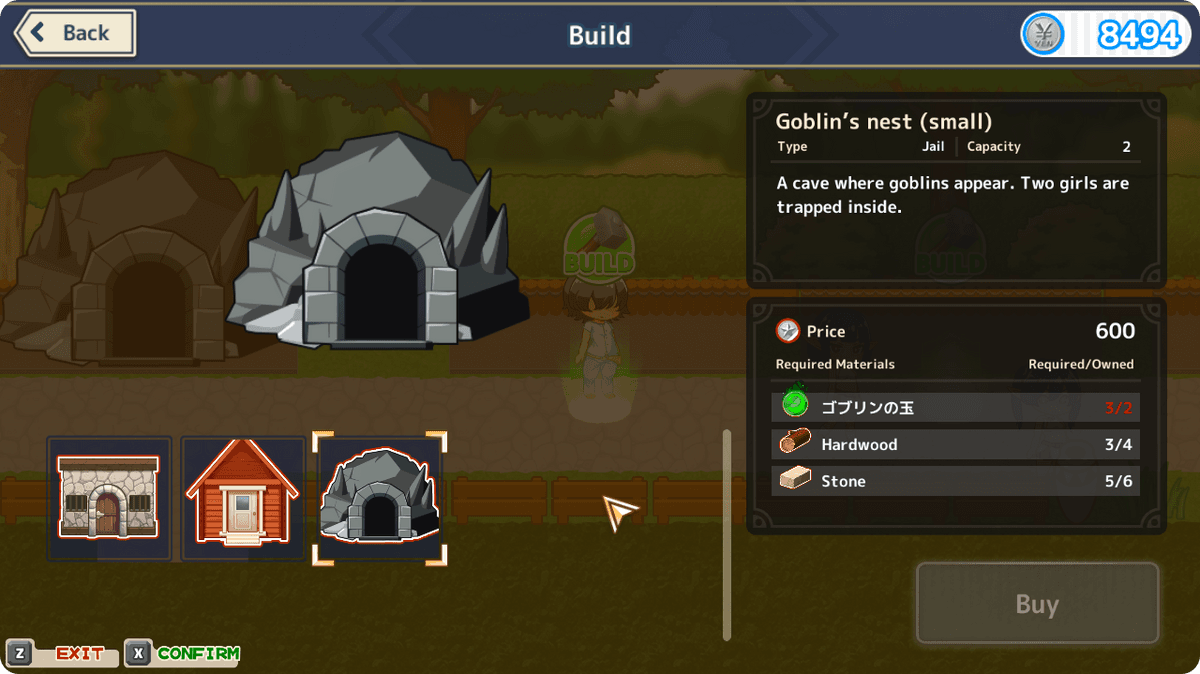Click the Stone material row
The width and height of the screenshot is (1200, 674).
(955, 481)
